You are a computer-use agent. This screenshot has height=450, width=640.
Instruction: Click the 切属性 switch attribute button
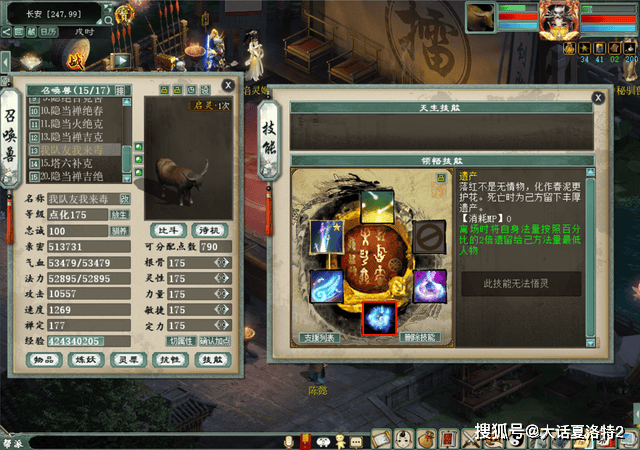(180, 340)
